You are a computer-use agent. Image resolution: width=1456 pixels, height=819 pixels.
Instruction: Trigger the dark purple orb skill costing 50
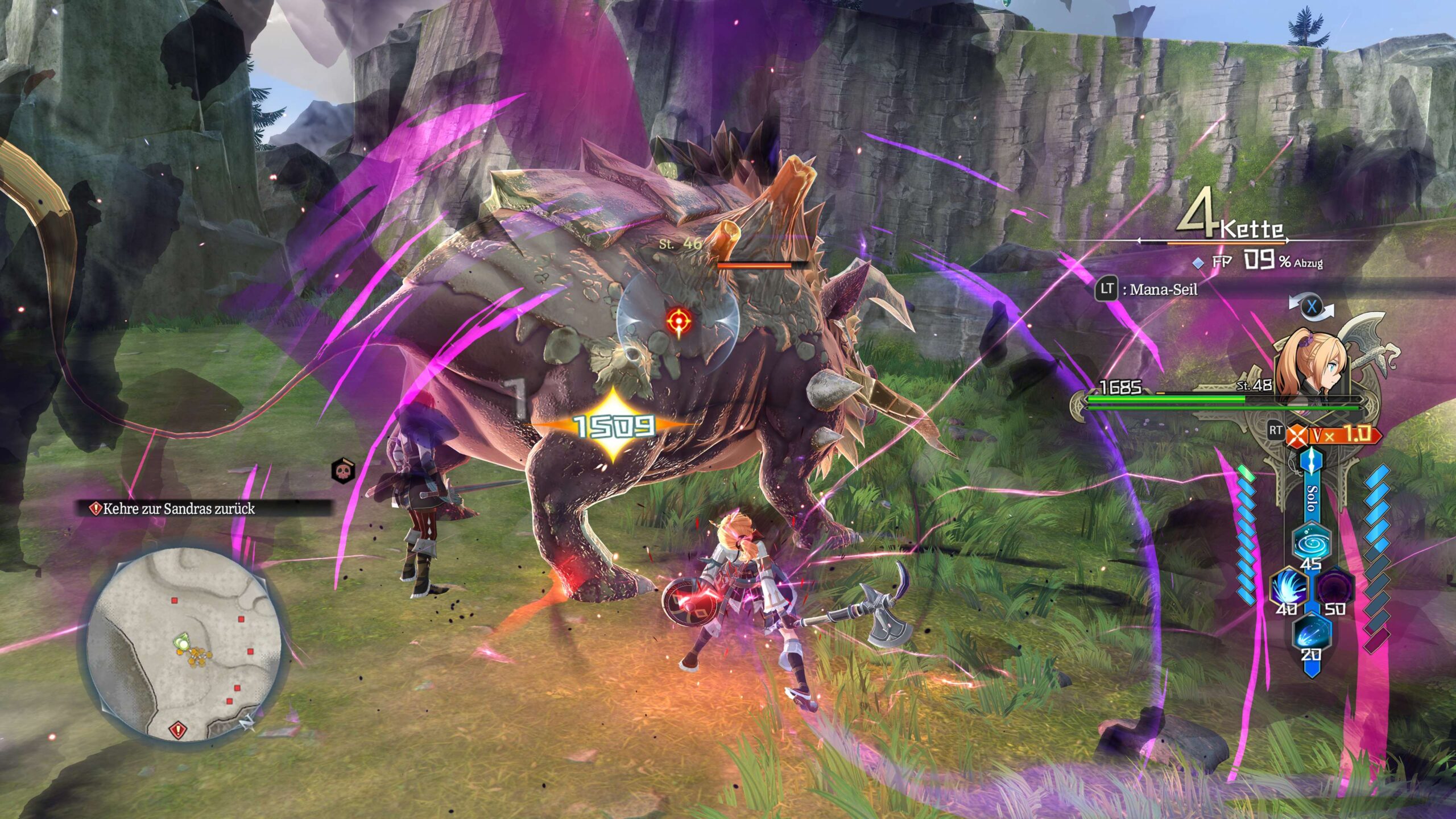(1334, 587)
